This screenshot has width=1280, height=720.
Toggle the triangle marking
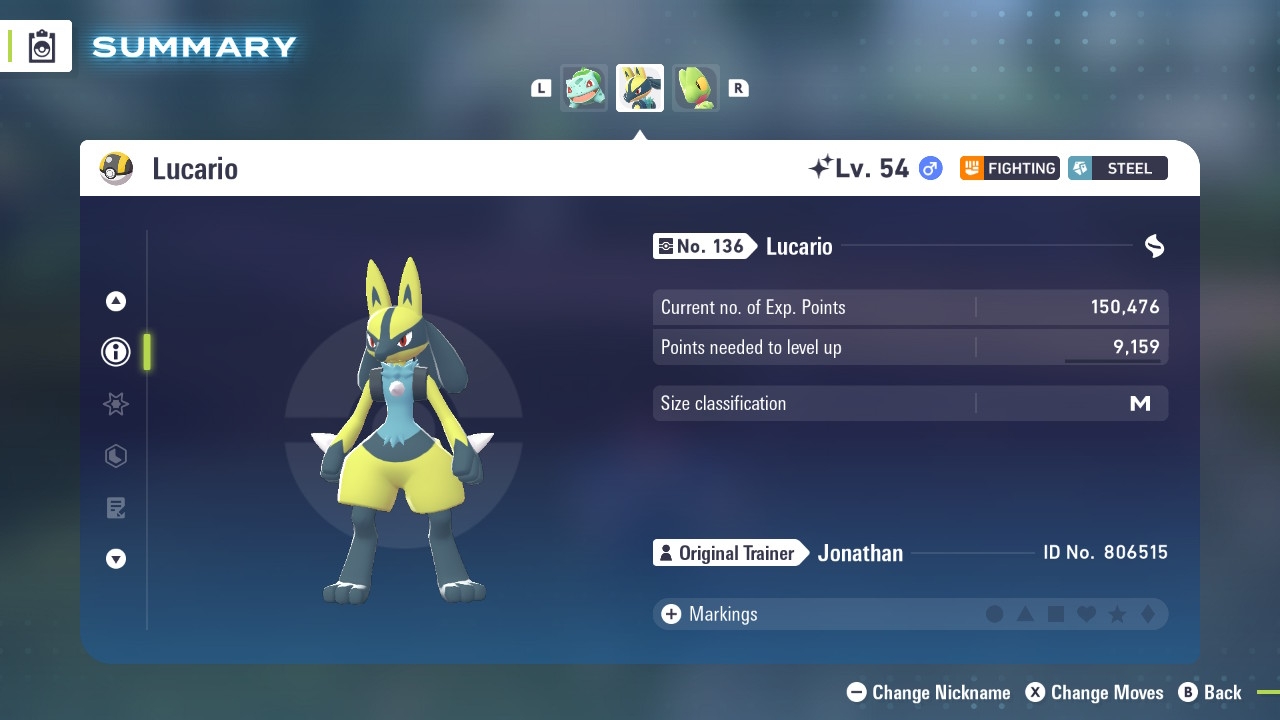coord(1025,614)
